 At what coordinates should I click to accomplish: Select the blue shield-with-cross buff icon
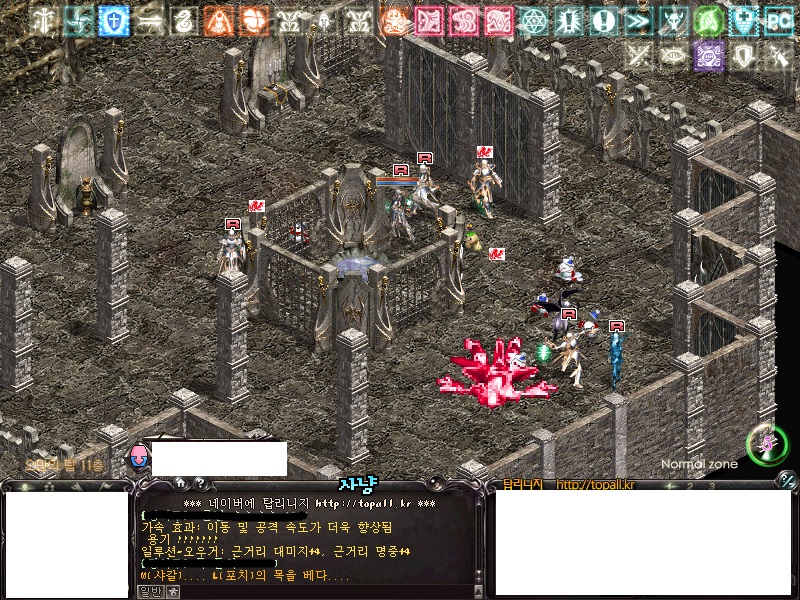pos(113,20)
